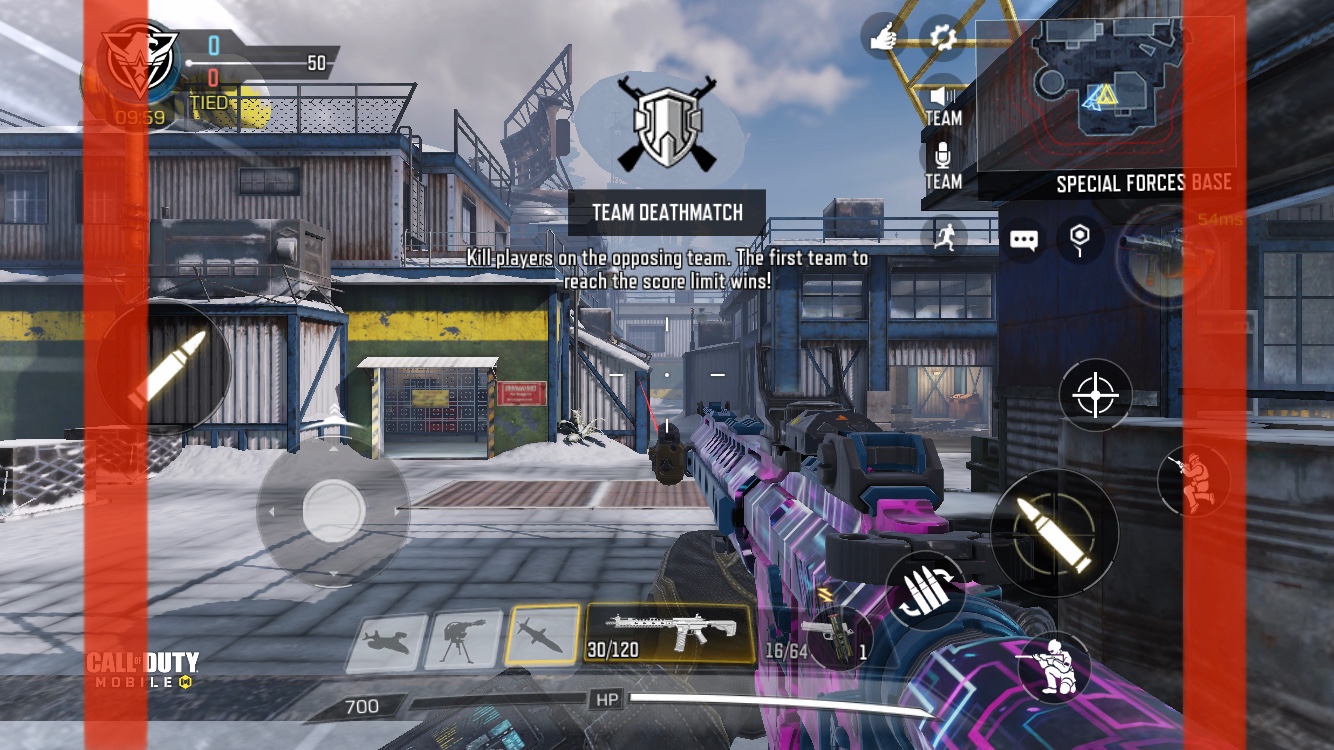Tap the crouching soldier stance button
The width and height of the screenshot is (1334, 750).
coord(1054,666)
